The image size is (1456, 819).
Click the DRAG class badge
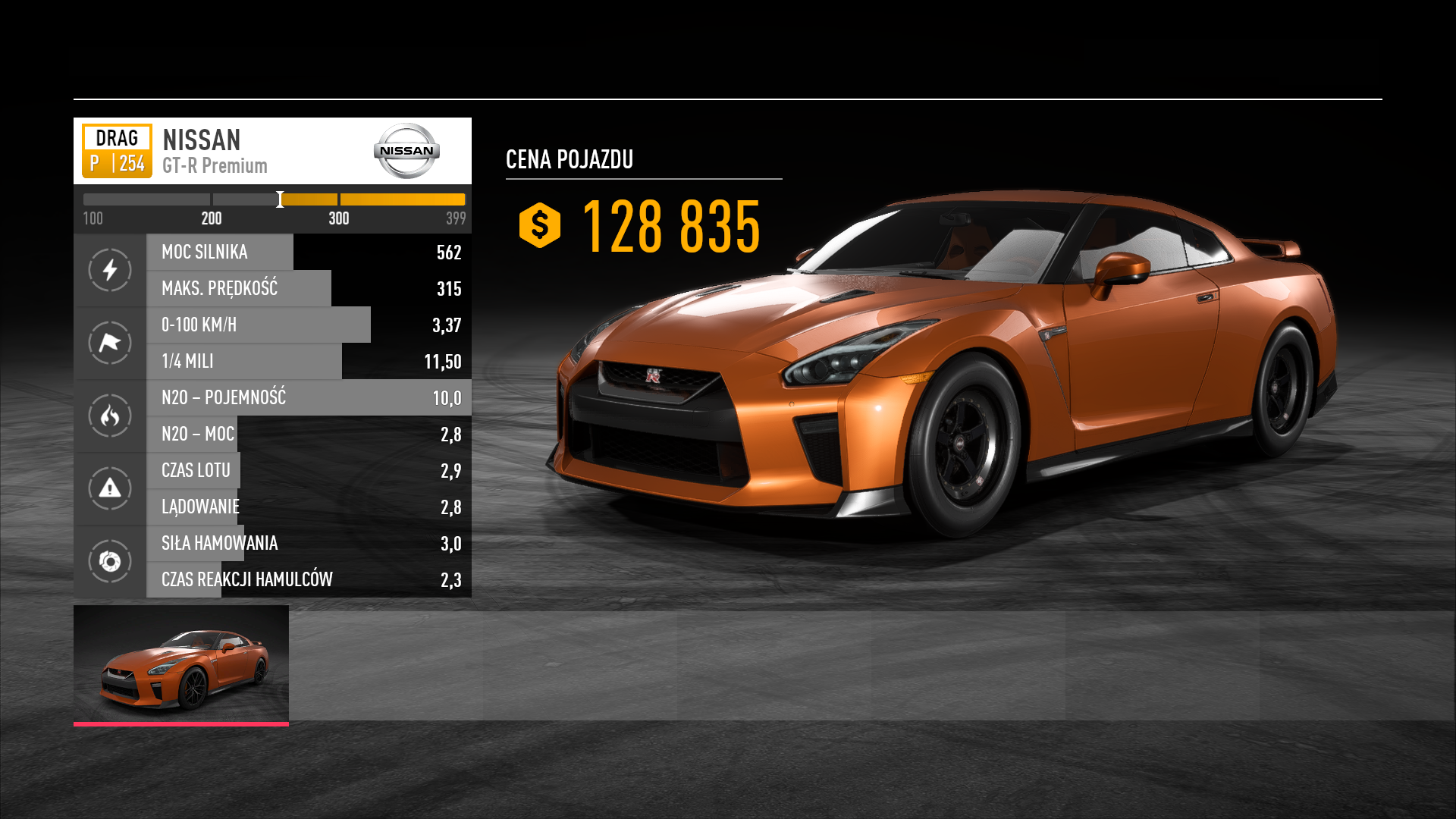[x=117, y=150]
